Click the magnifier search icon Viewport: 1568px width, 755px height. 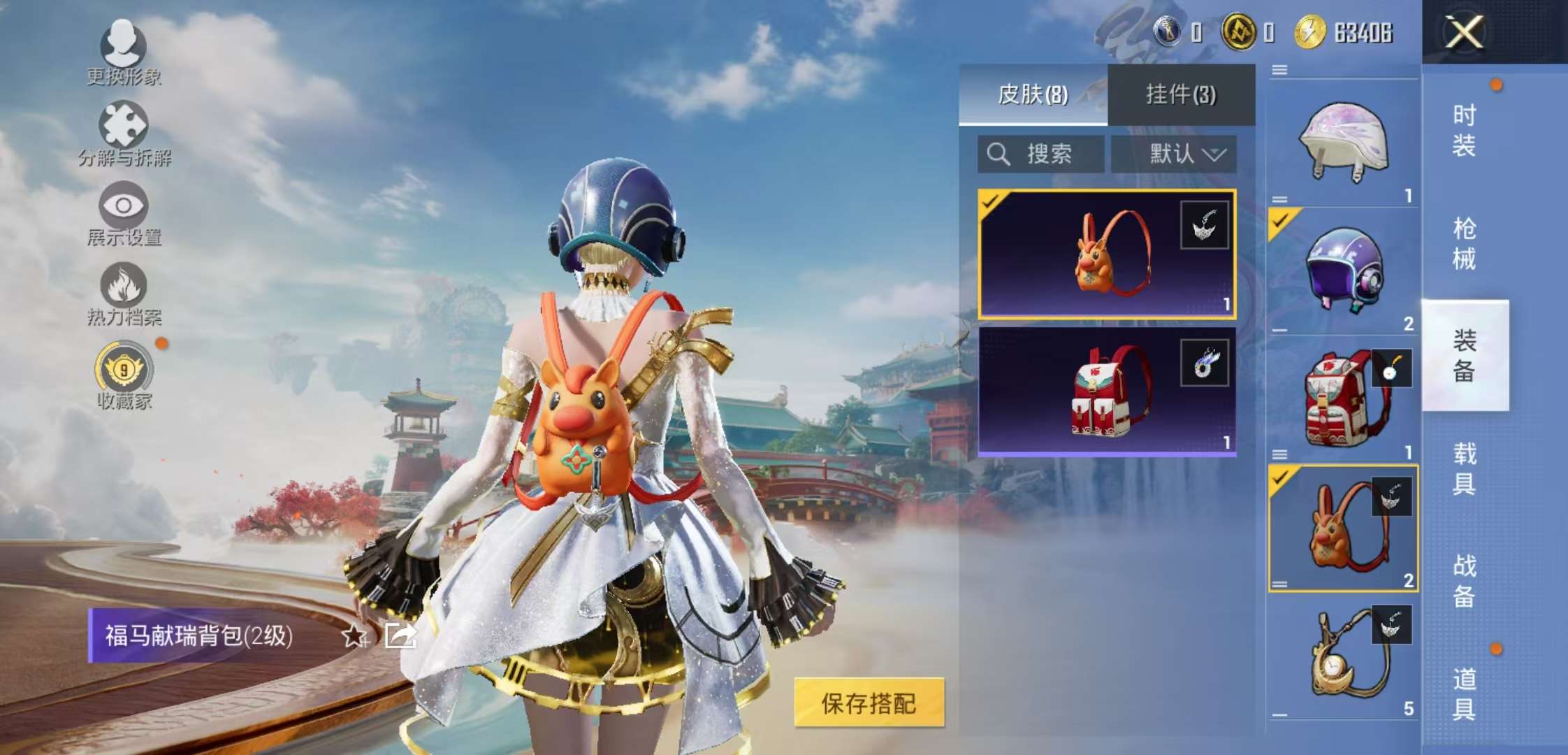tap(999, 154)
